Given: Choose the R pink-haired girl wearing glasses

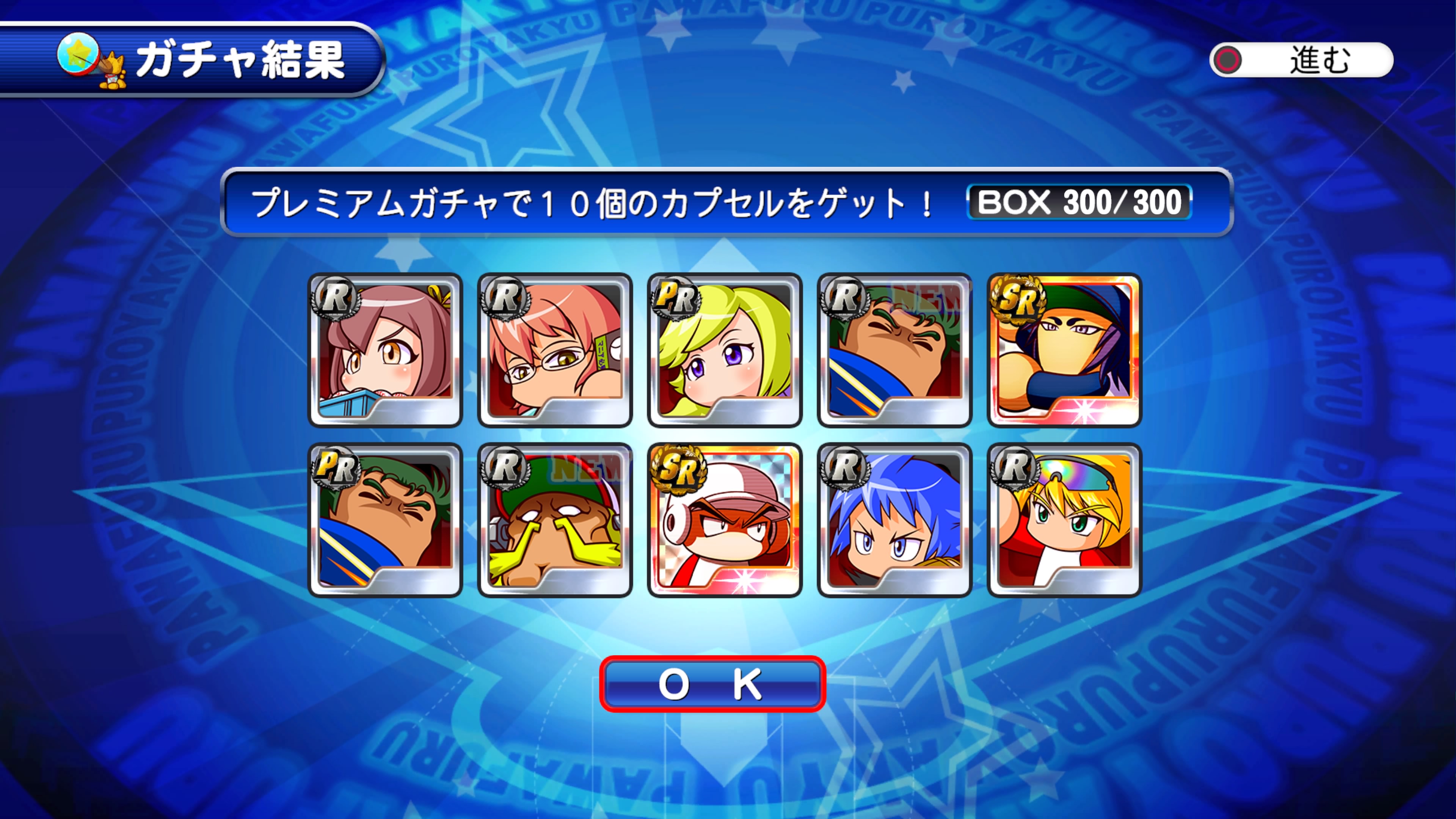Looking at the screenshot, I should tap(555, 350).
